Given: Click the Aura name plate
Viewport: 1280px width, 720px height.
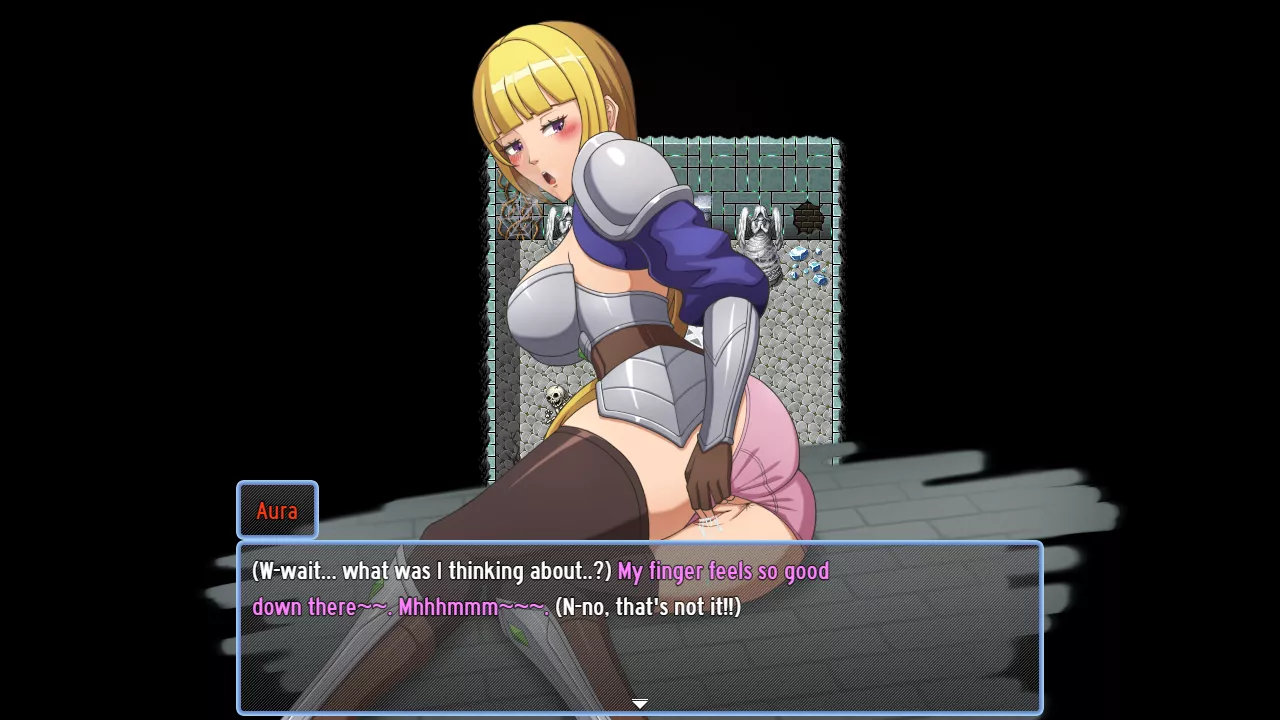Looking at the screenshot, I should click(277, 510).
